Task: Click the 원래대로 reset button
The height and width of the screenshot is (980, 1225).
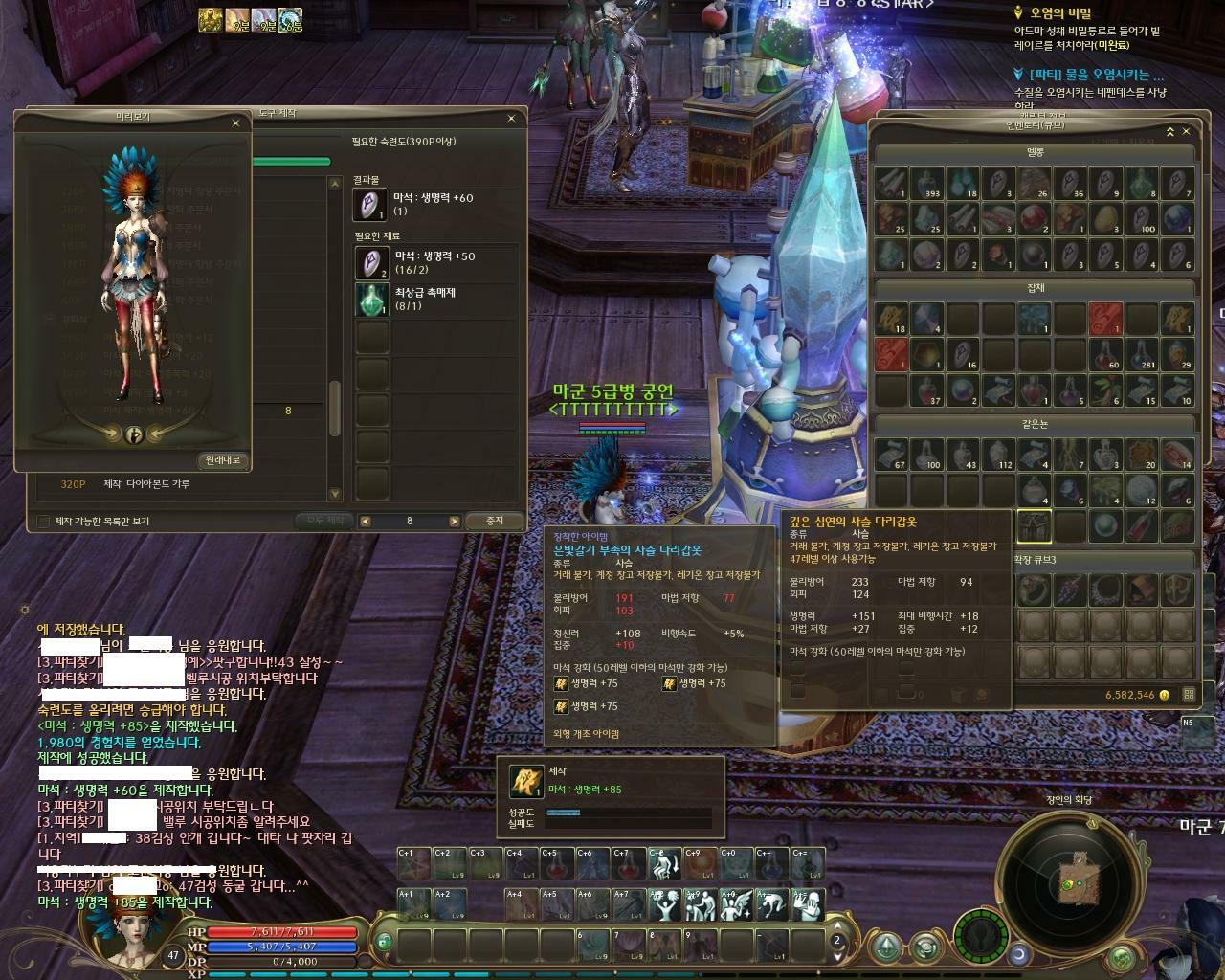Action: tap(223, 460)
